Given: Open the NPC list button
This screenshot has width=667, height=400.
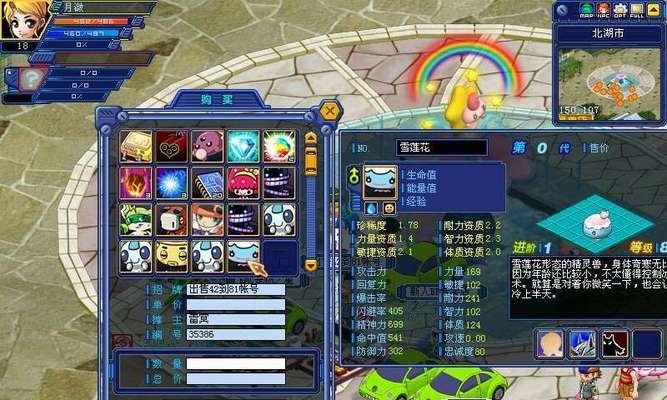Looking at the screenshot, I should coord(605,13).
